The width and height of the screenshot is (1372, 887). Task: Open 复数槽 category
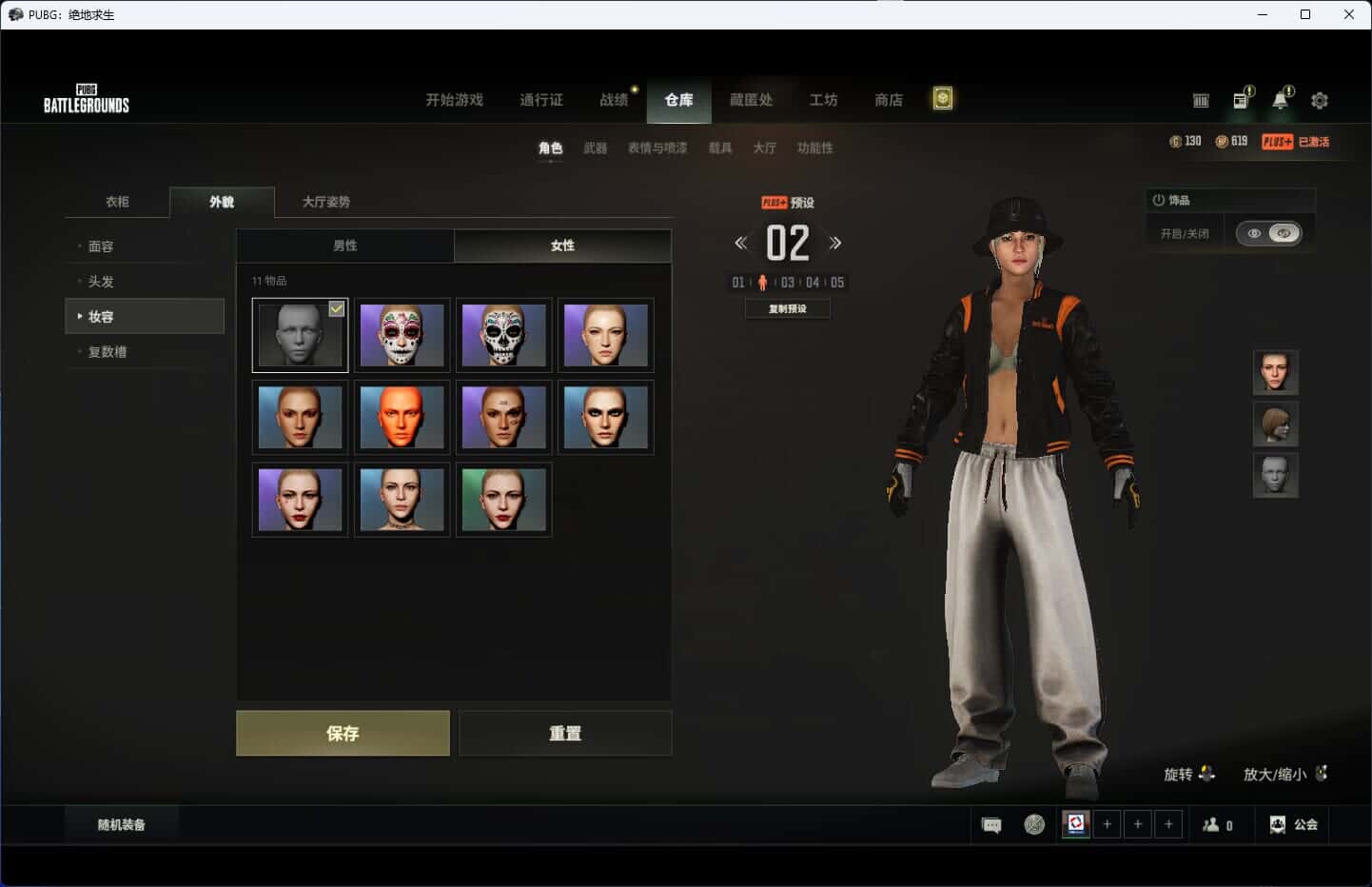pyautogui.click(x=108, y=352)
